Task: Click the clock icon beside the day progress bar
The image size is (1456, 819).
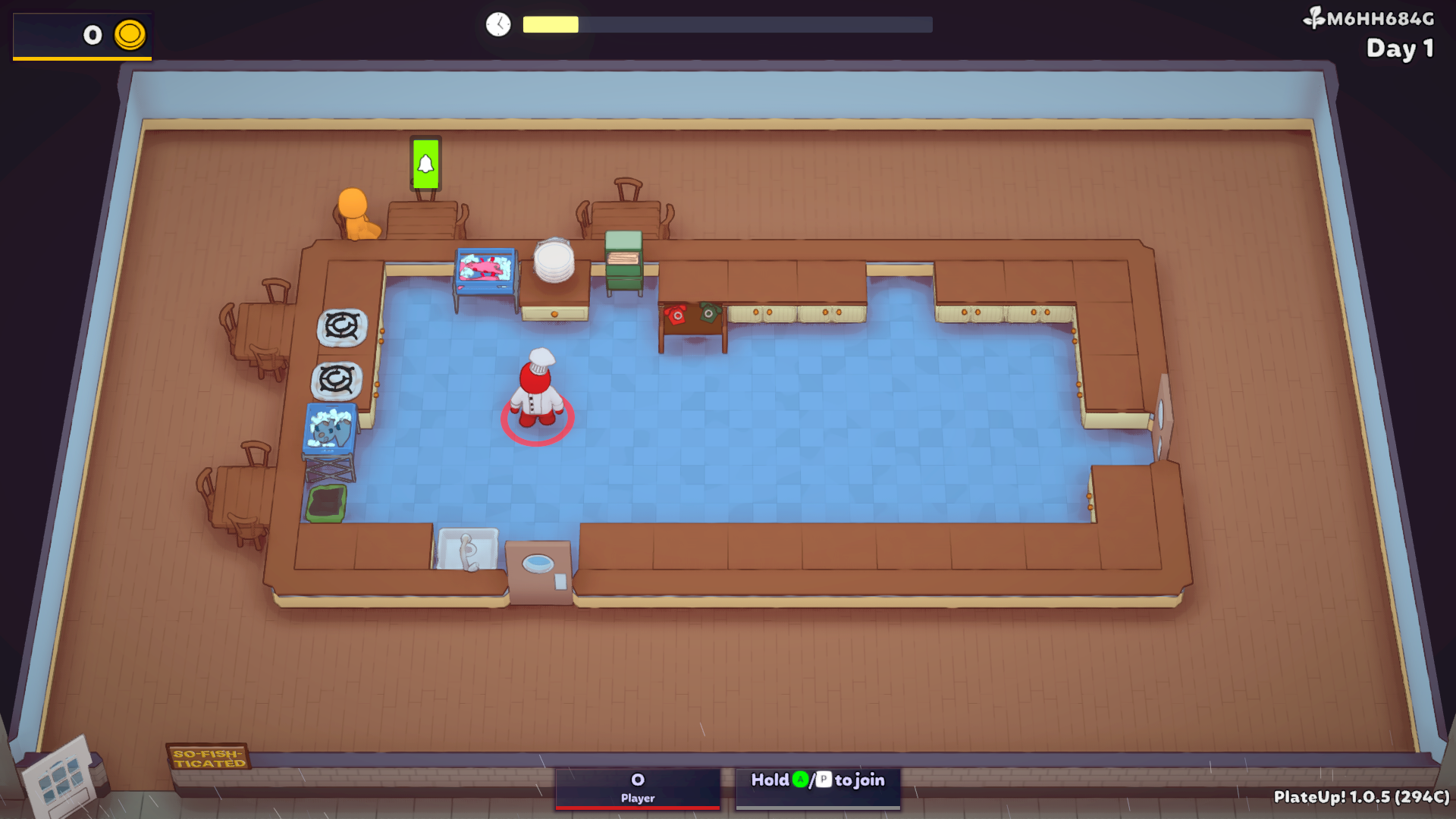Action: coord(497,24)
